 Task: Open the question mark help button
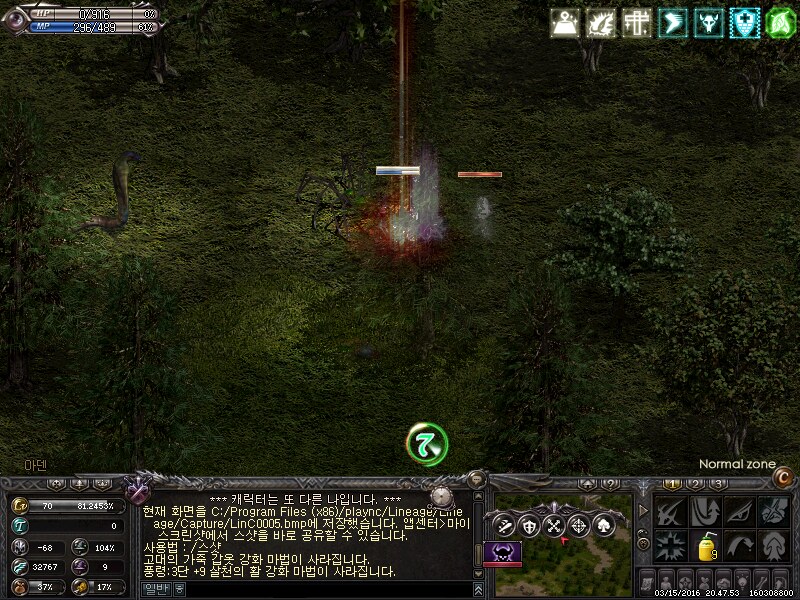click(x=608, y=484)
